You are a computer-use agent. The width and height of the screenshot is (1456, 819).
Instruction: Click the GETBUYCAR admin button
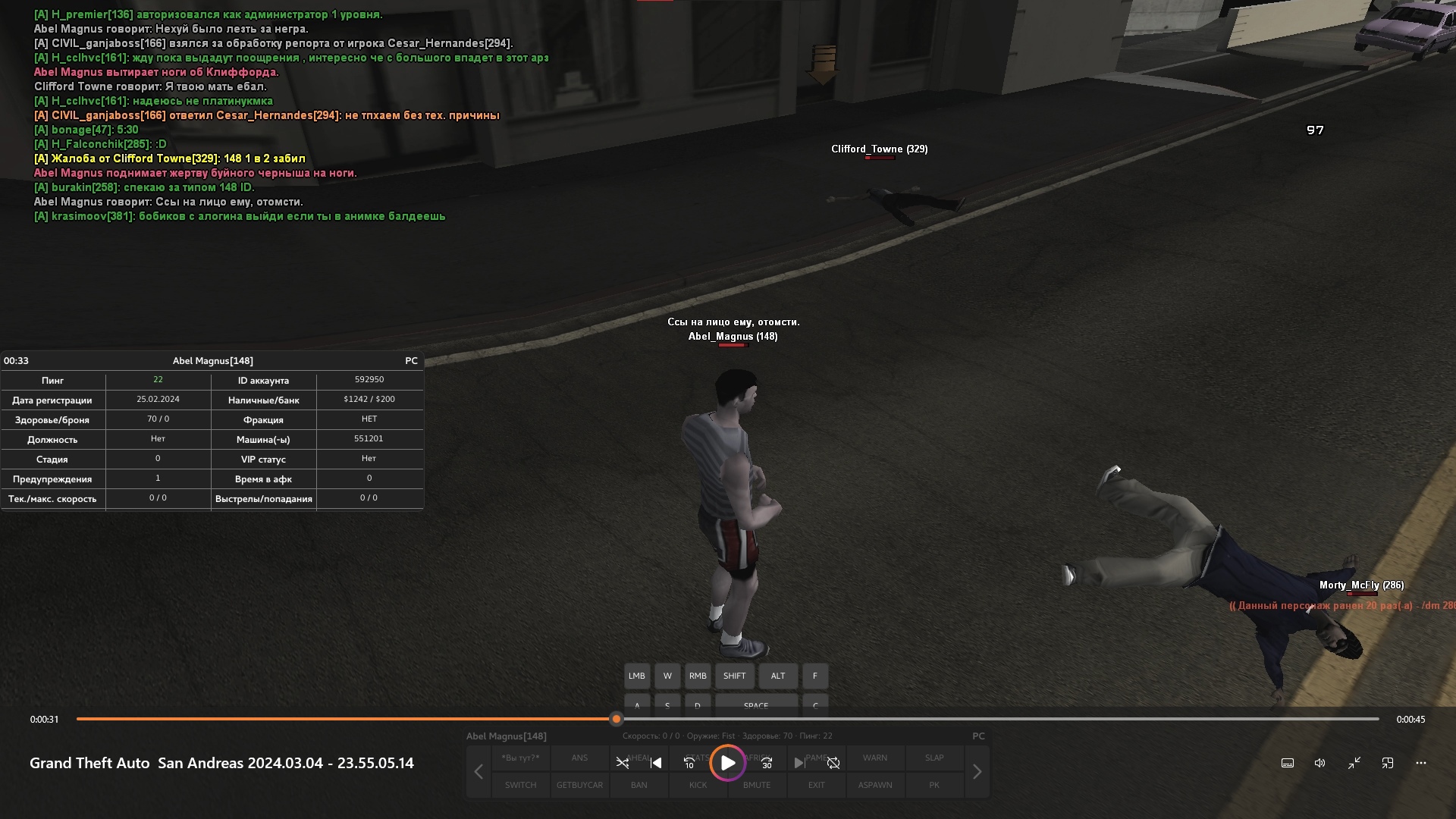coord(579,785)
